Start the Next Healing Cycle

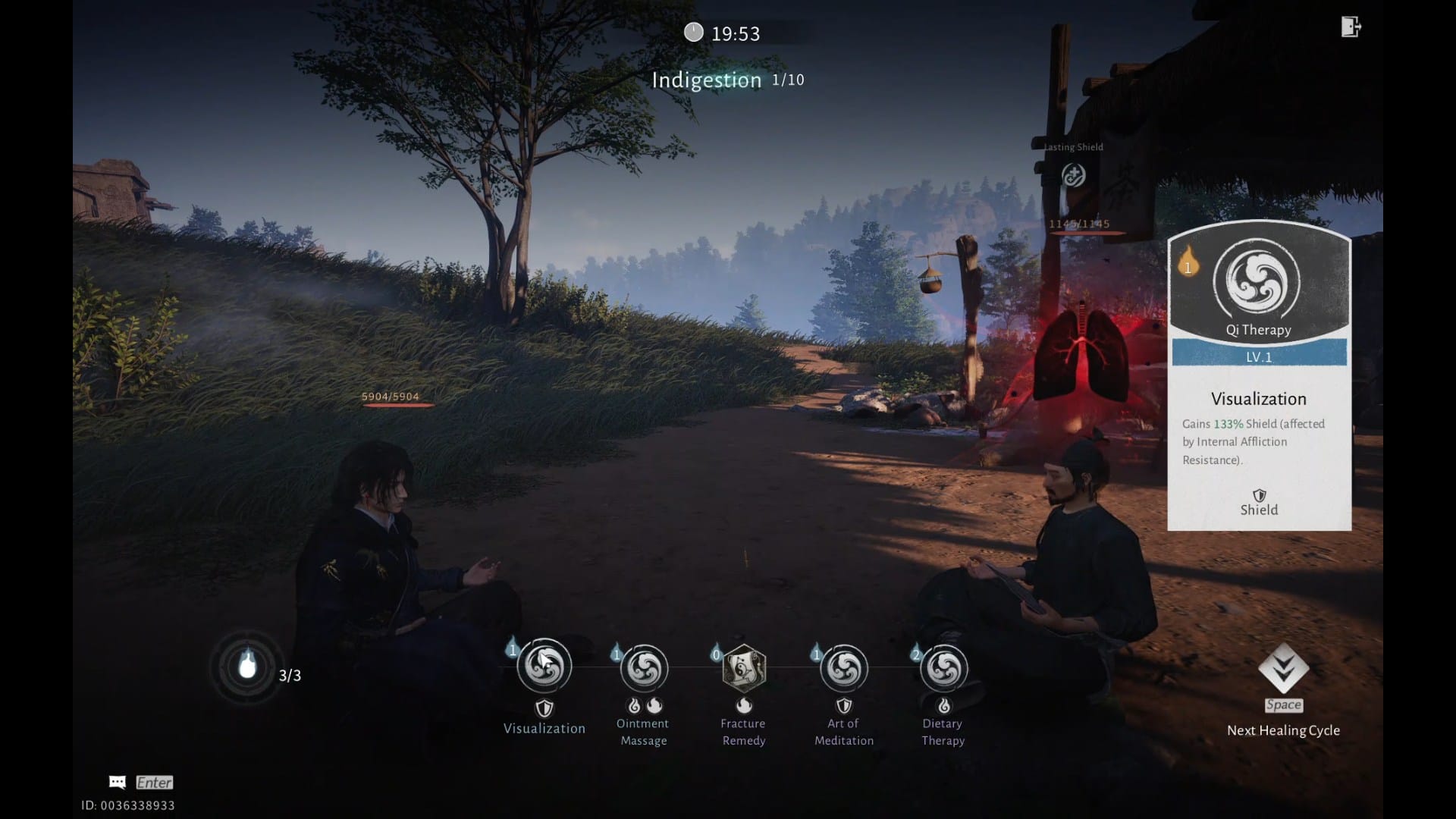pos(1283,670)
